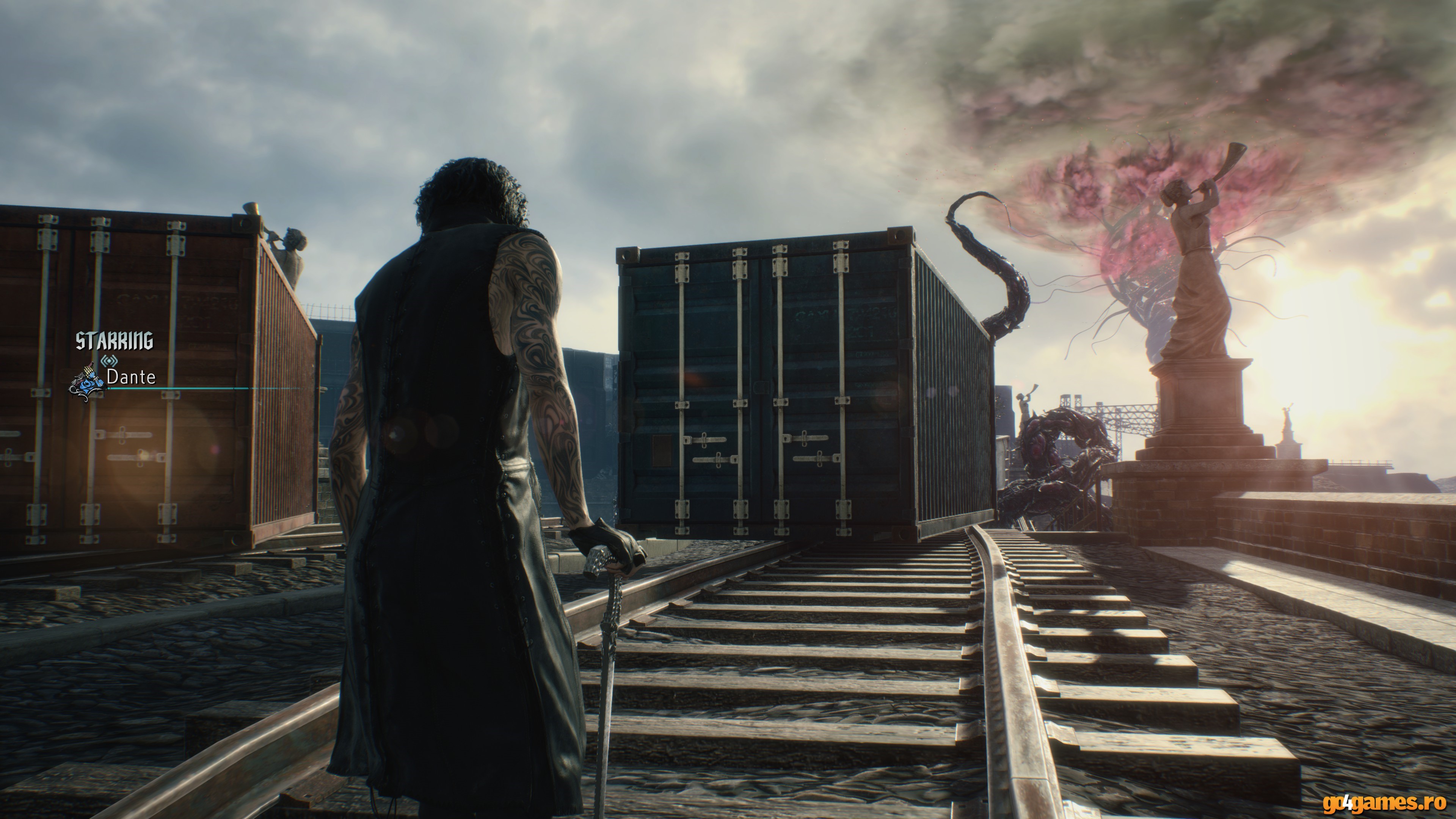Select the Dante starring player entry
This screenshot has height=819, width=1456.
click(131, 377)
